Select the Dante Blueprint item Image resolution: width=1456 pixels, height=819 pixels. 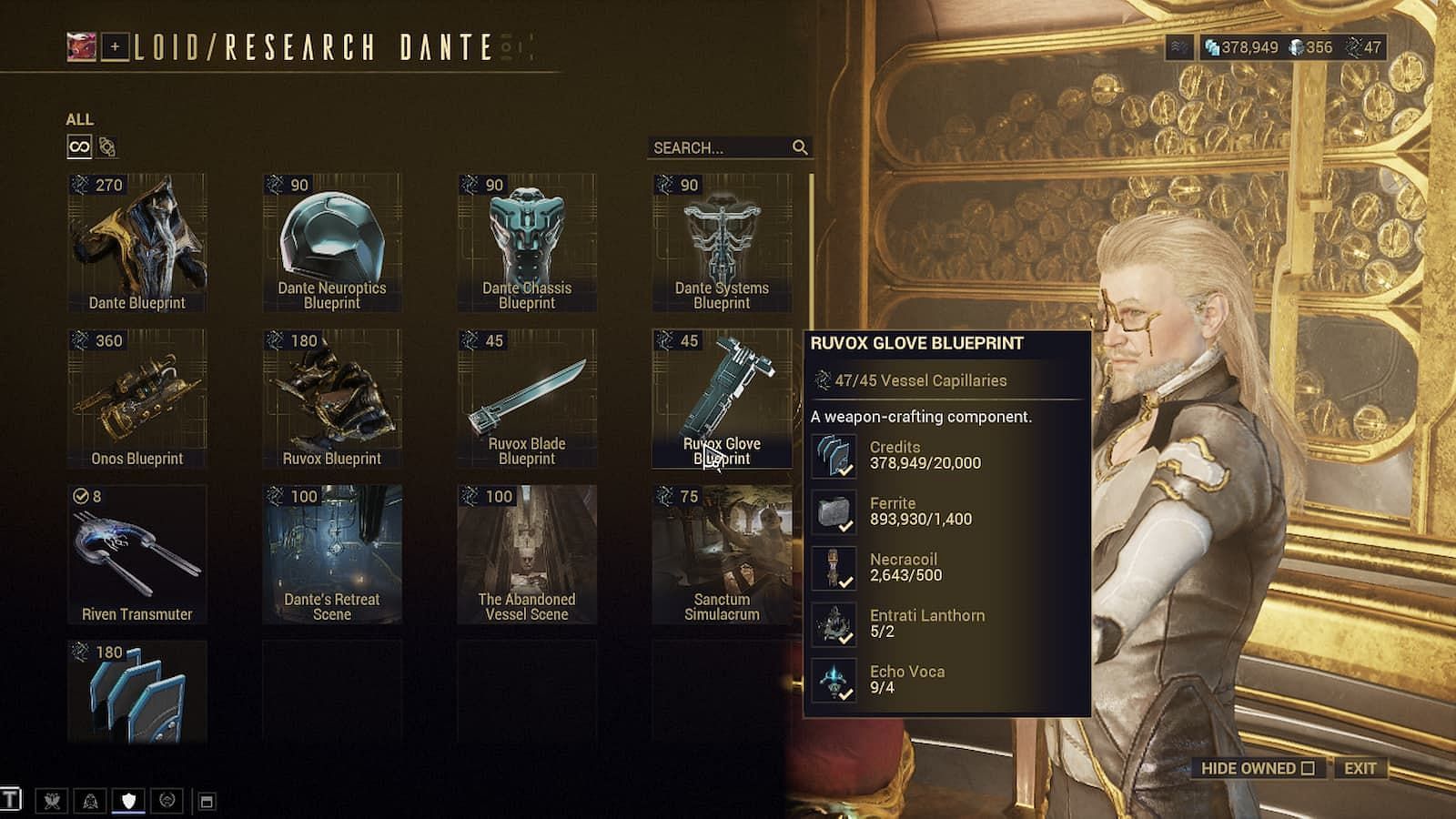point(137,243)
